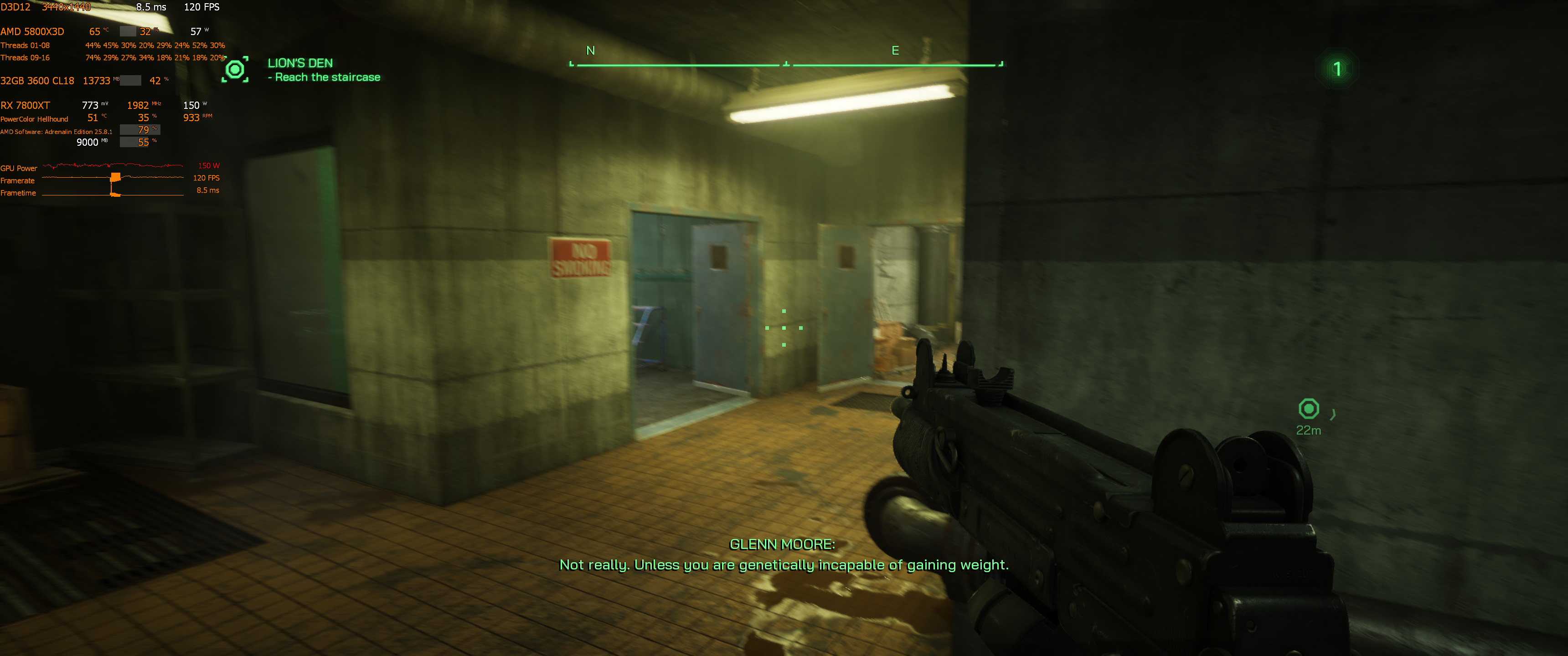Toggle the GPU Power graph display
Viewport: 1568px width, 656px height.
click(19, 168)
